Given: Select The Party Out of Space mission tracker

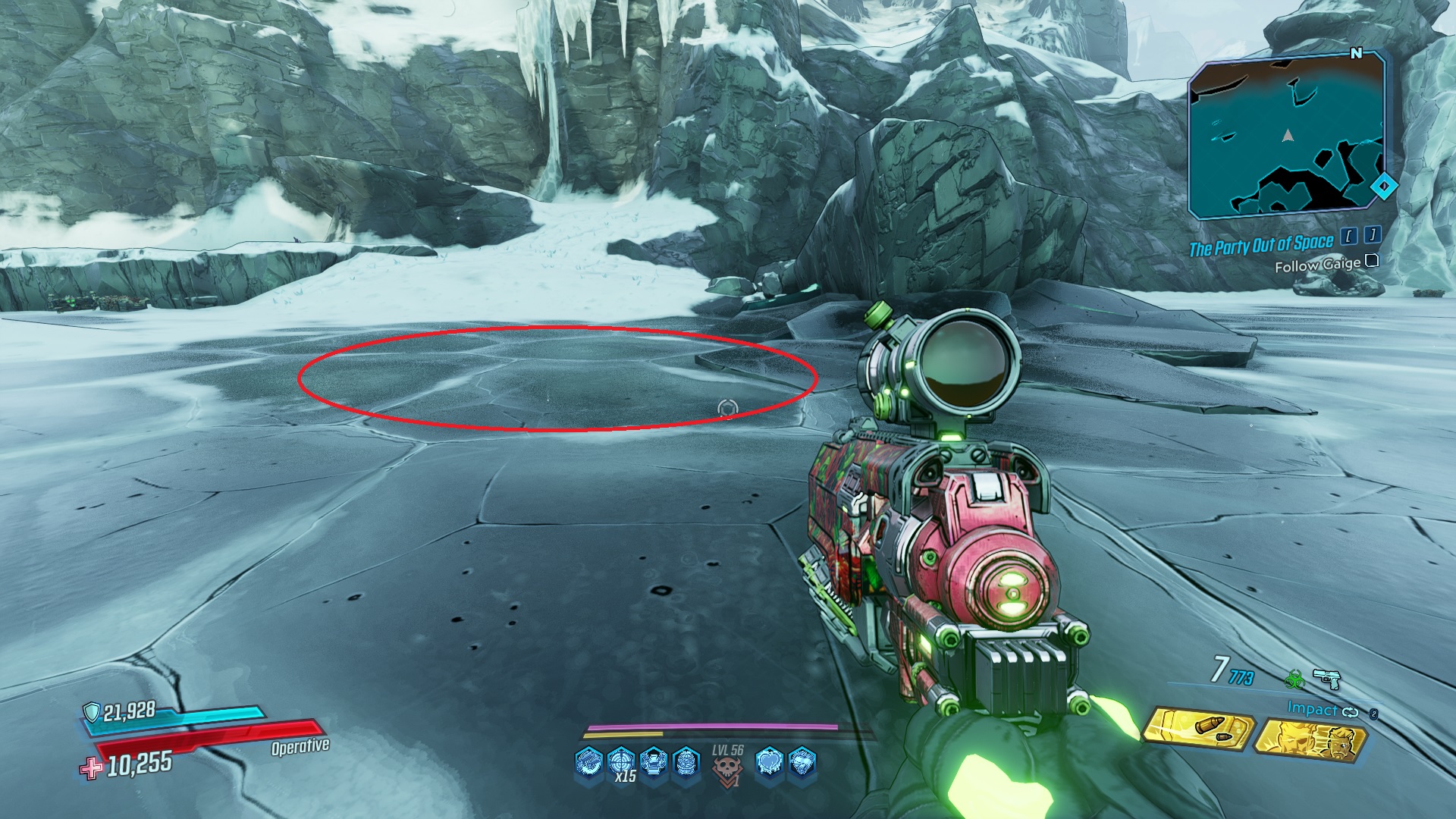Looking at the screenshot, I should (1260, 246).
